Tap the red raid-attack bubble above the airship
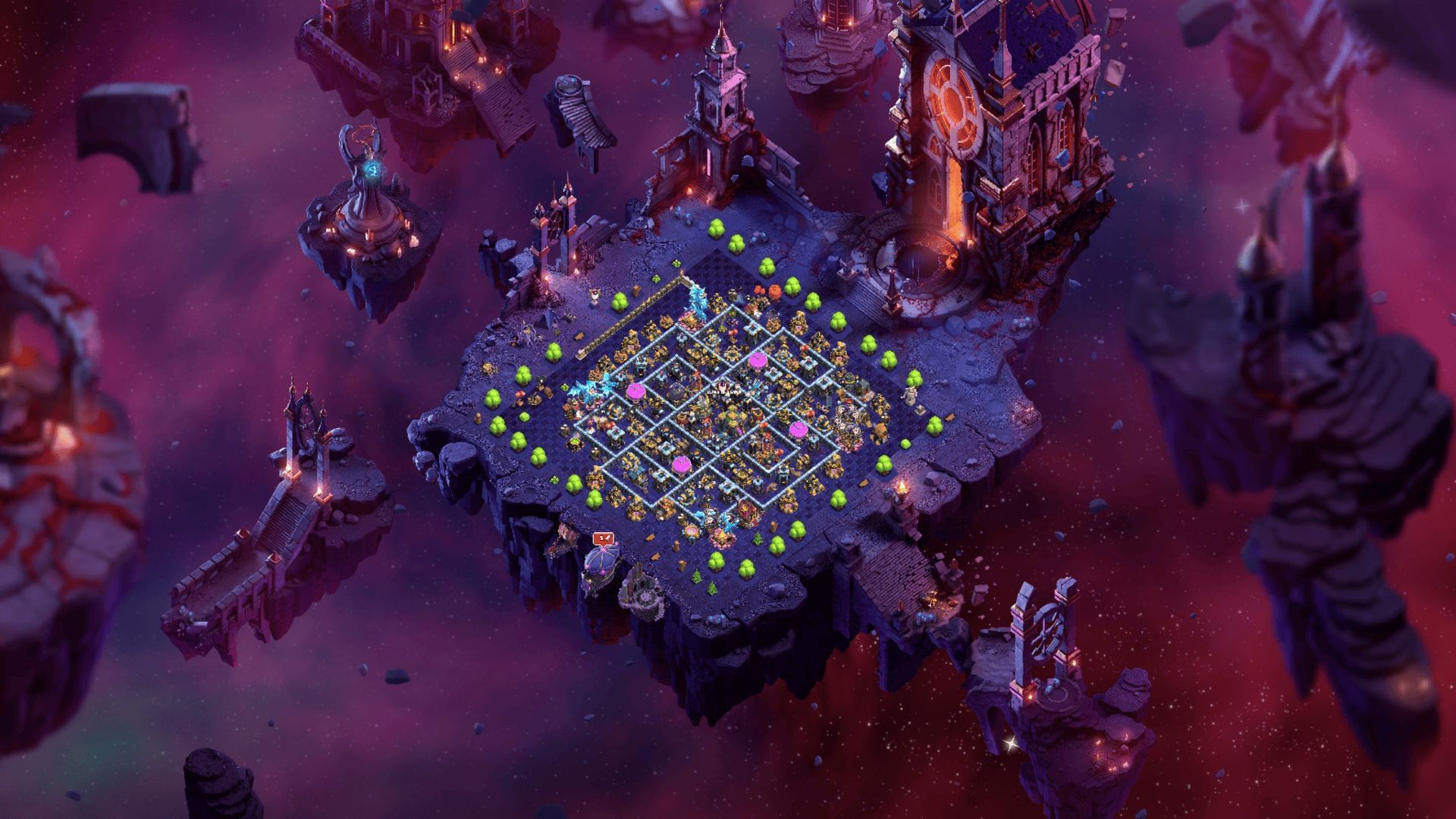The image size is (1456, 819). click(604, 538)
